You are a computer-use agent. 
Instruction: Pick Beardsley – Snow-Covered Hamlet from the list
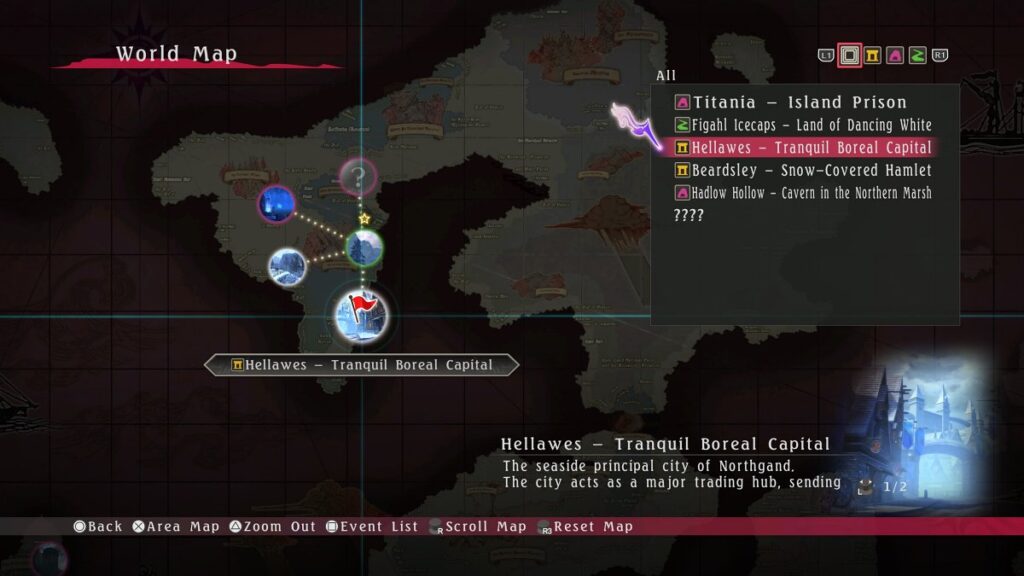tap(811, 170)
